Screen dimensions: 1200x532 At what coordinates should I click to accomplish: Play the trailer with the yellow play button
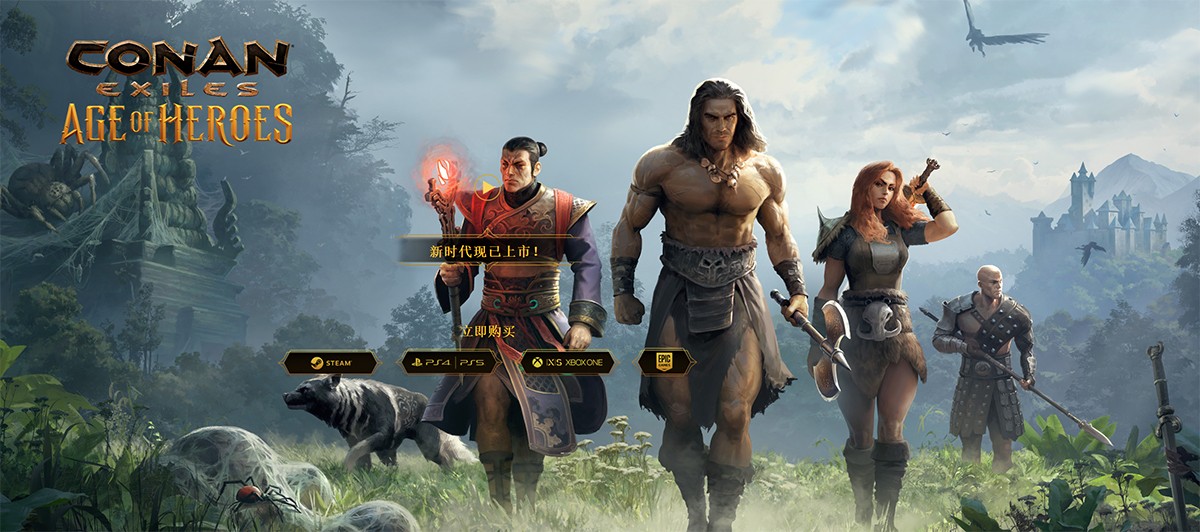[487, 186]
